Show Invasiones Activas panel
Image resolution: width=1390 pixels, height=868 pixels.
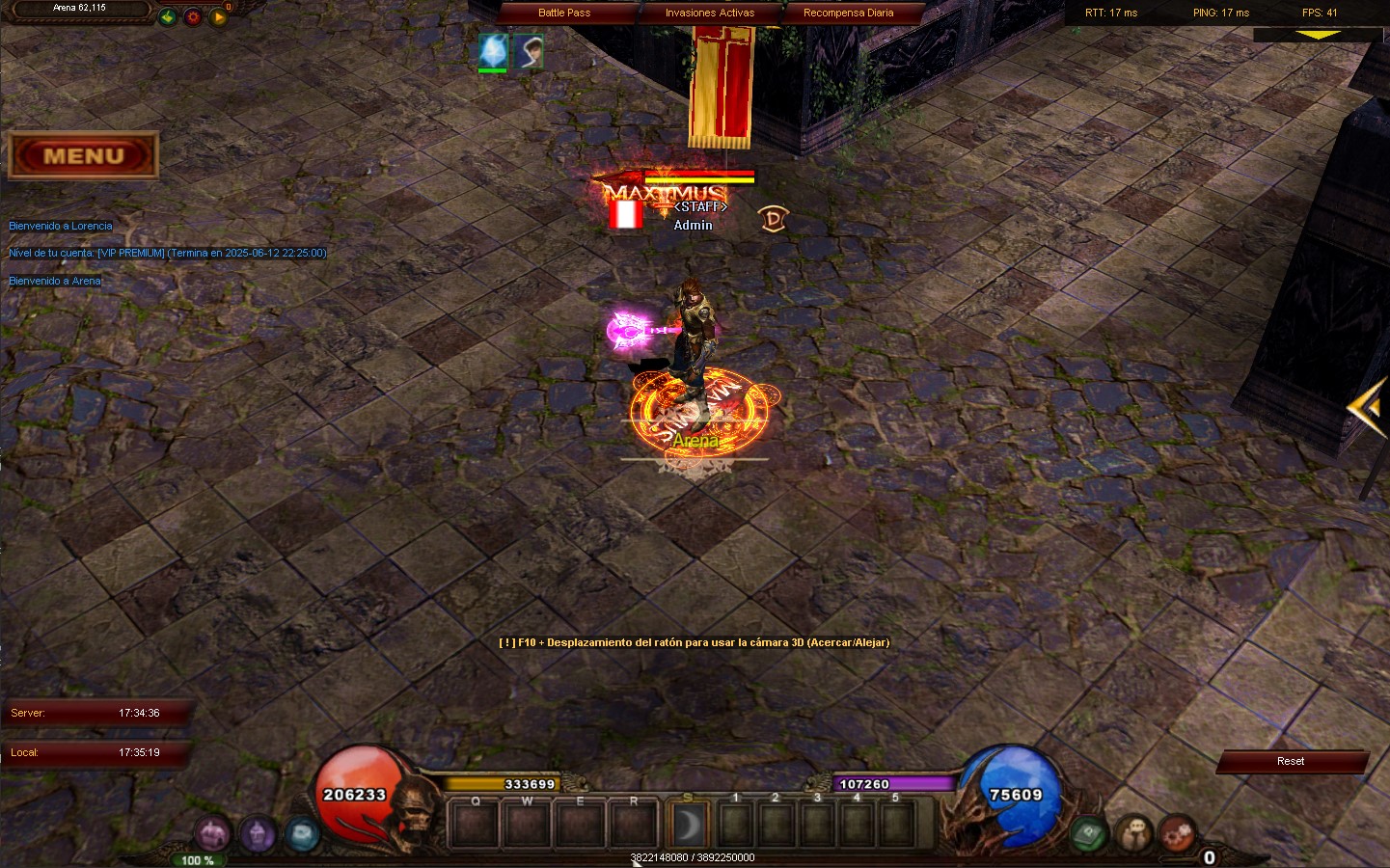click(710, 13)
